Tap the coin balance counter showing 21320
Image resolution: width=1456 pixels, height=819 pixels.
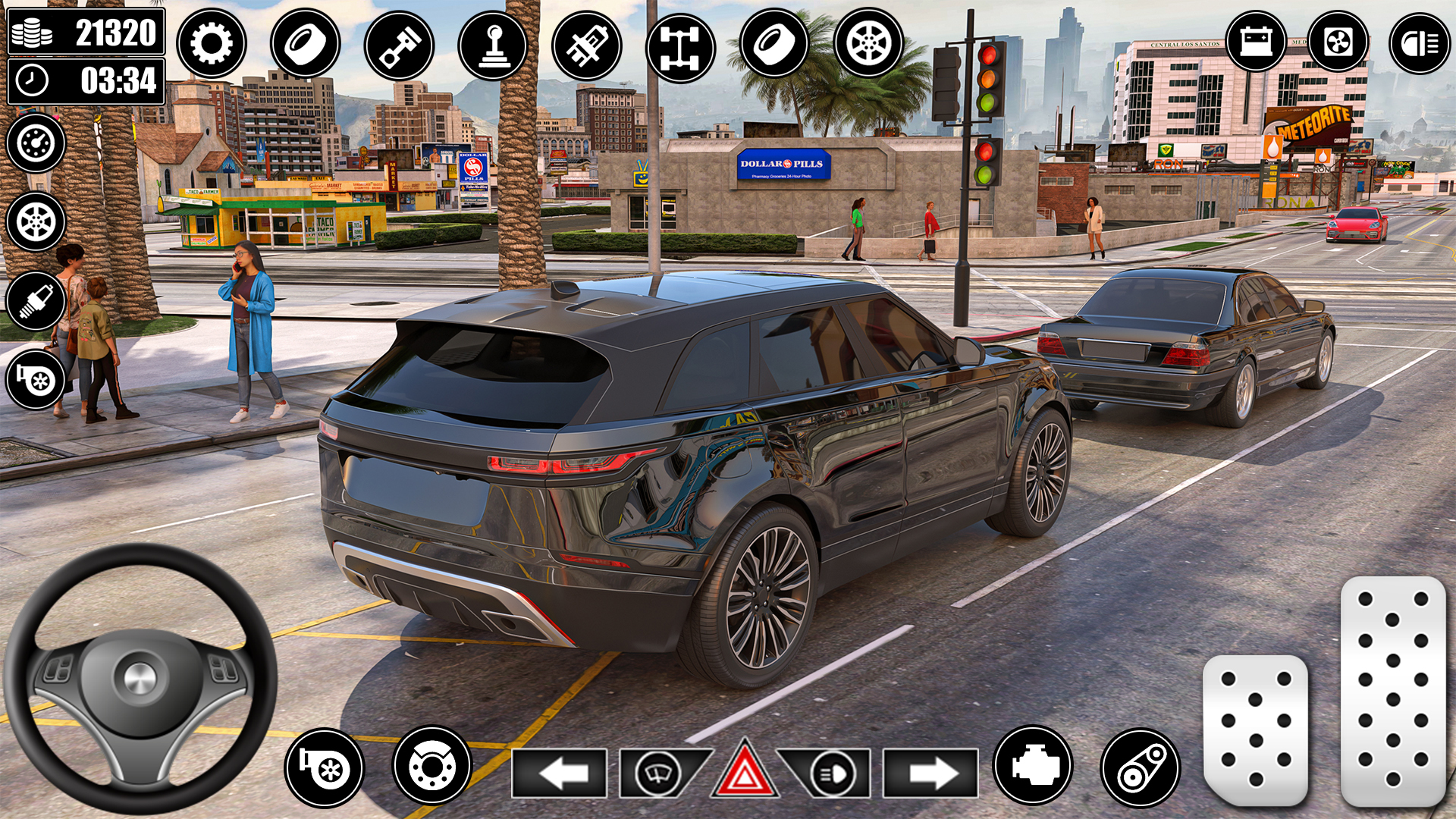click(86, 32)
